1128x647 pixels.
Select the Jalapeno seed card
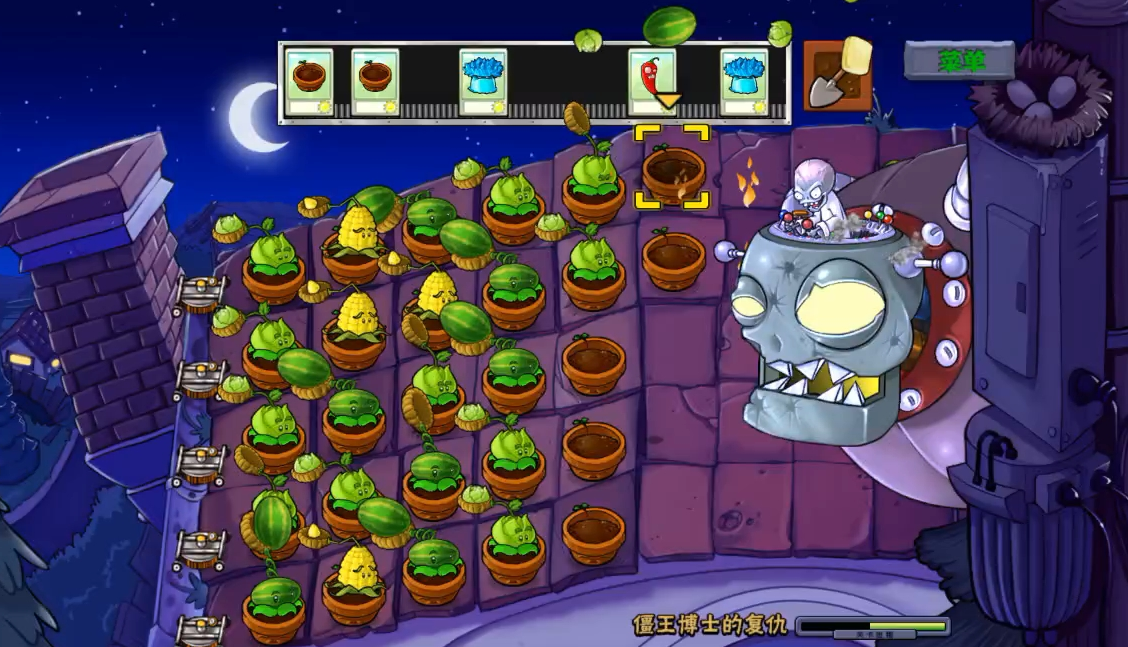click(651, 80)
